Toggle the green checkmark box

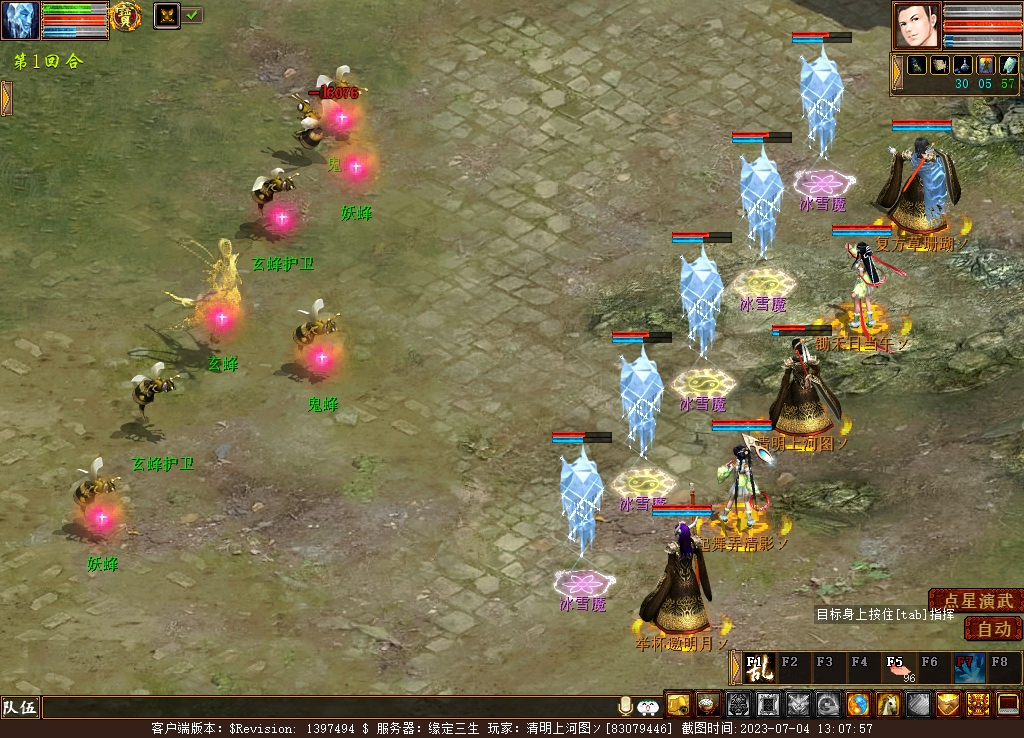(x=192, y=15)
